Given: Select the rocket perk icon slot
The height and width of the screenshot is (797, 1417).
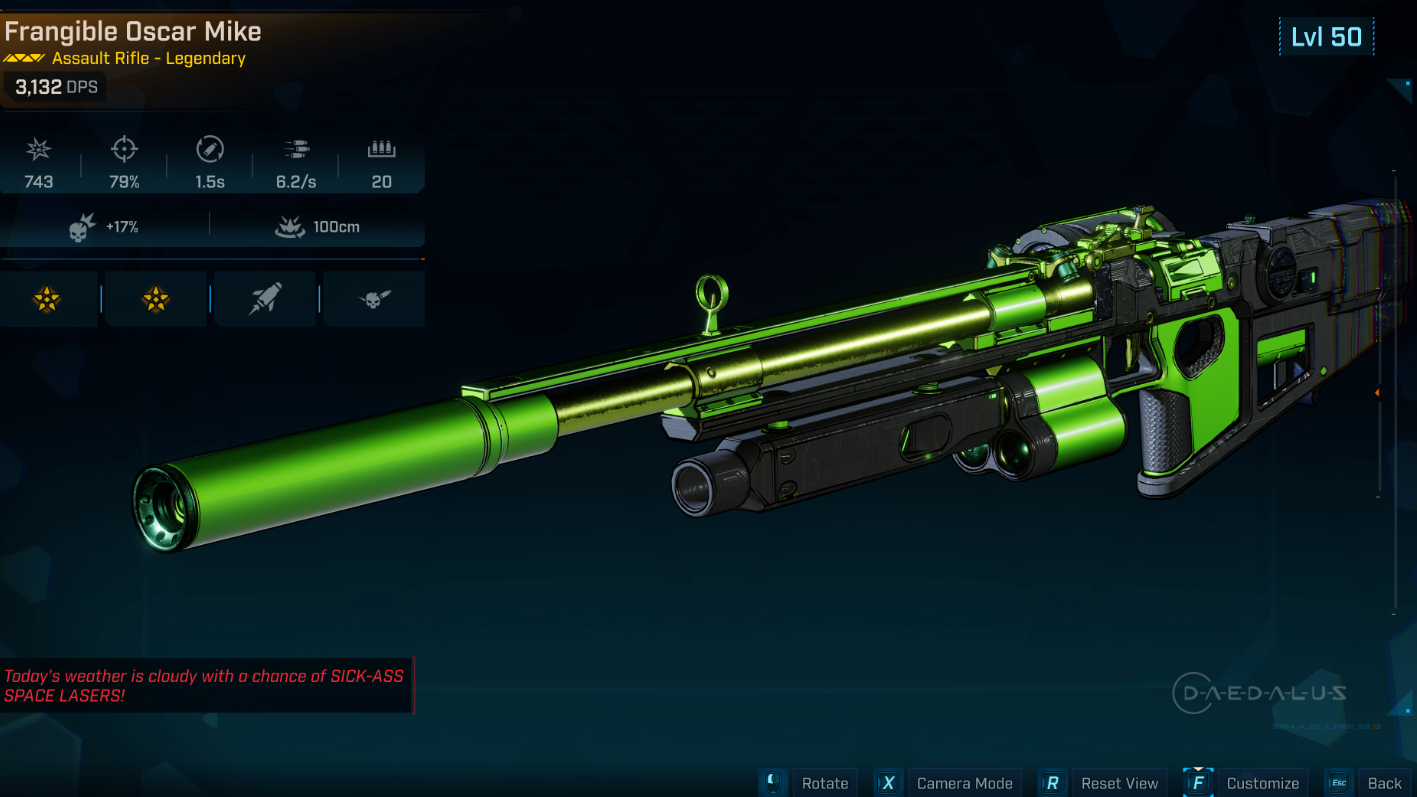Looking at the screenshot, I should (265, 298).
